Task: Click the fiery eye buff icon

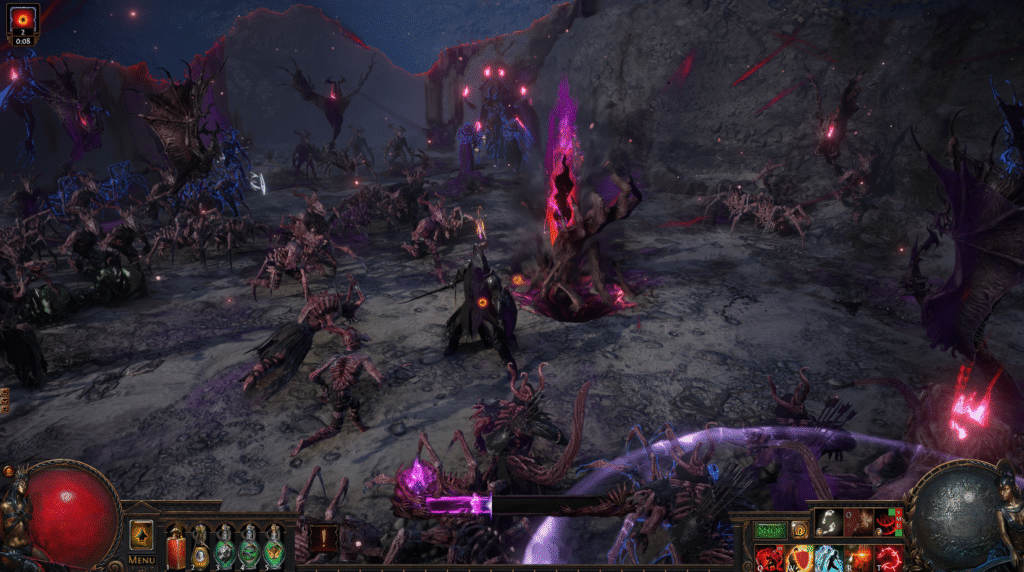Action: (x=23, y=20)
